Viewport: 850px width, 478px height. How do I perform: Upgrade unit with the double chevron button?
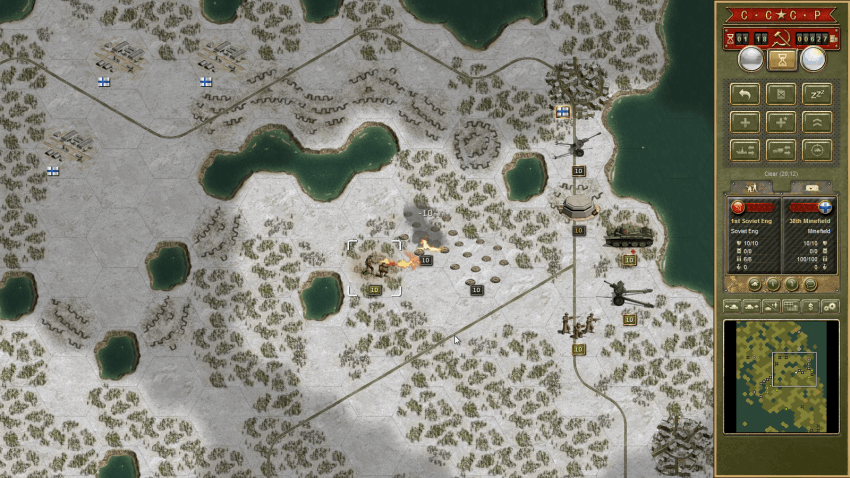click(x=816, y=122)
